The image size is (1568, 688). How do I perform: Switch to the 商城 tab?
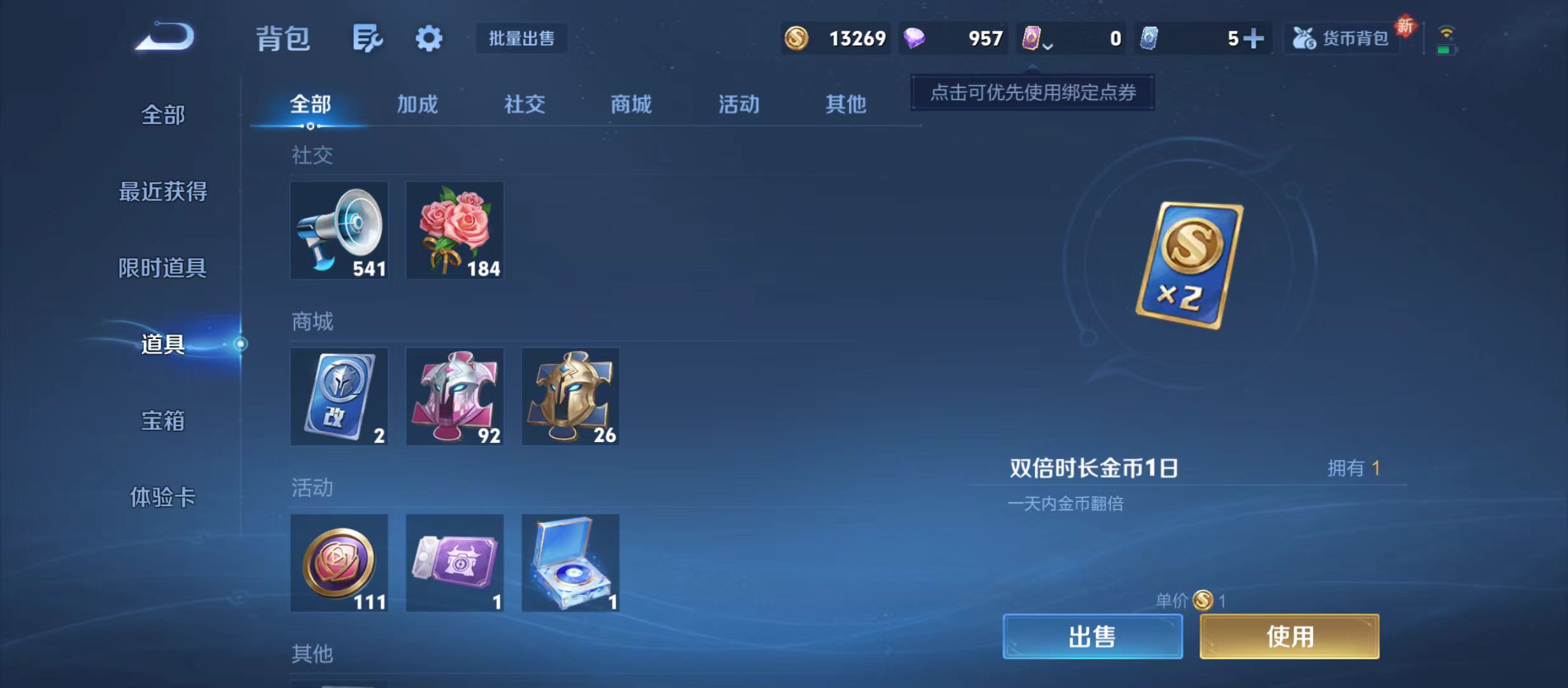click(x=630, y=104)
